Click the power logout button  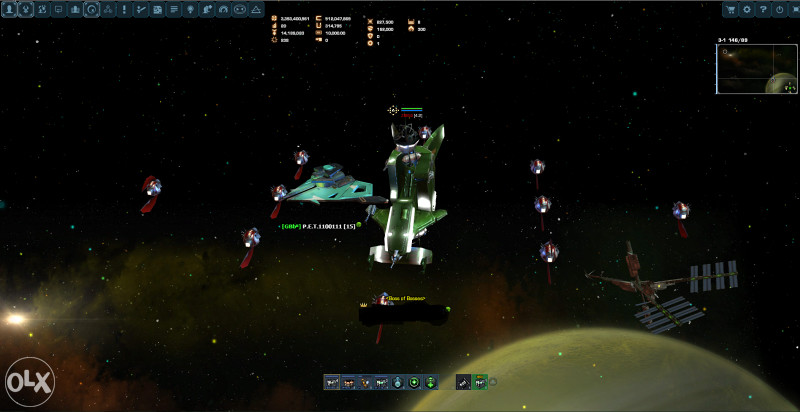(779, 9)
